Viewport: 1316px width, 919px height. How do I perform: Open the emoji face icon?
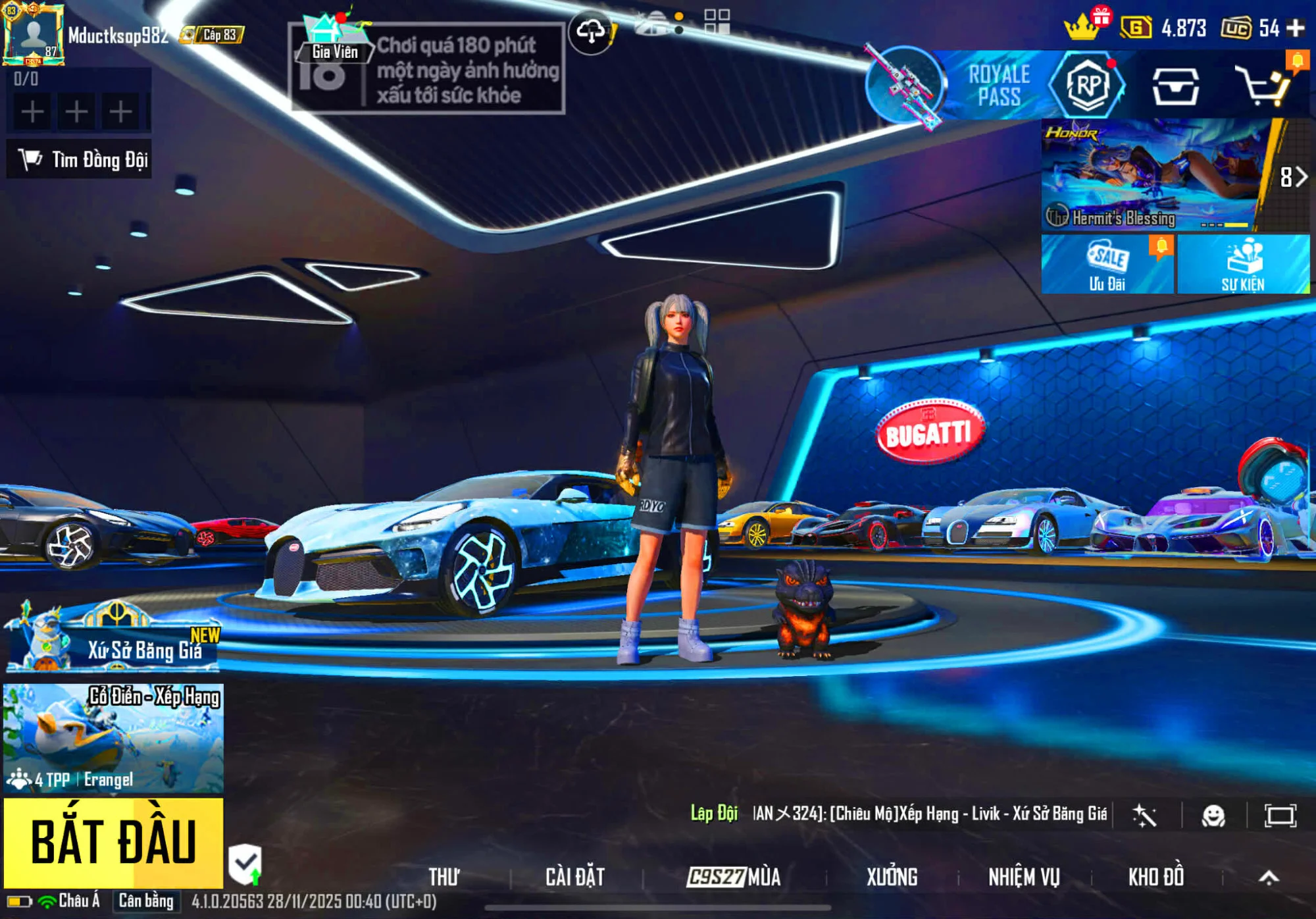1213,816
